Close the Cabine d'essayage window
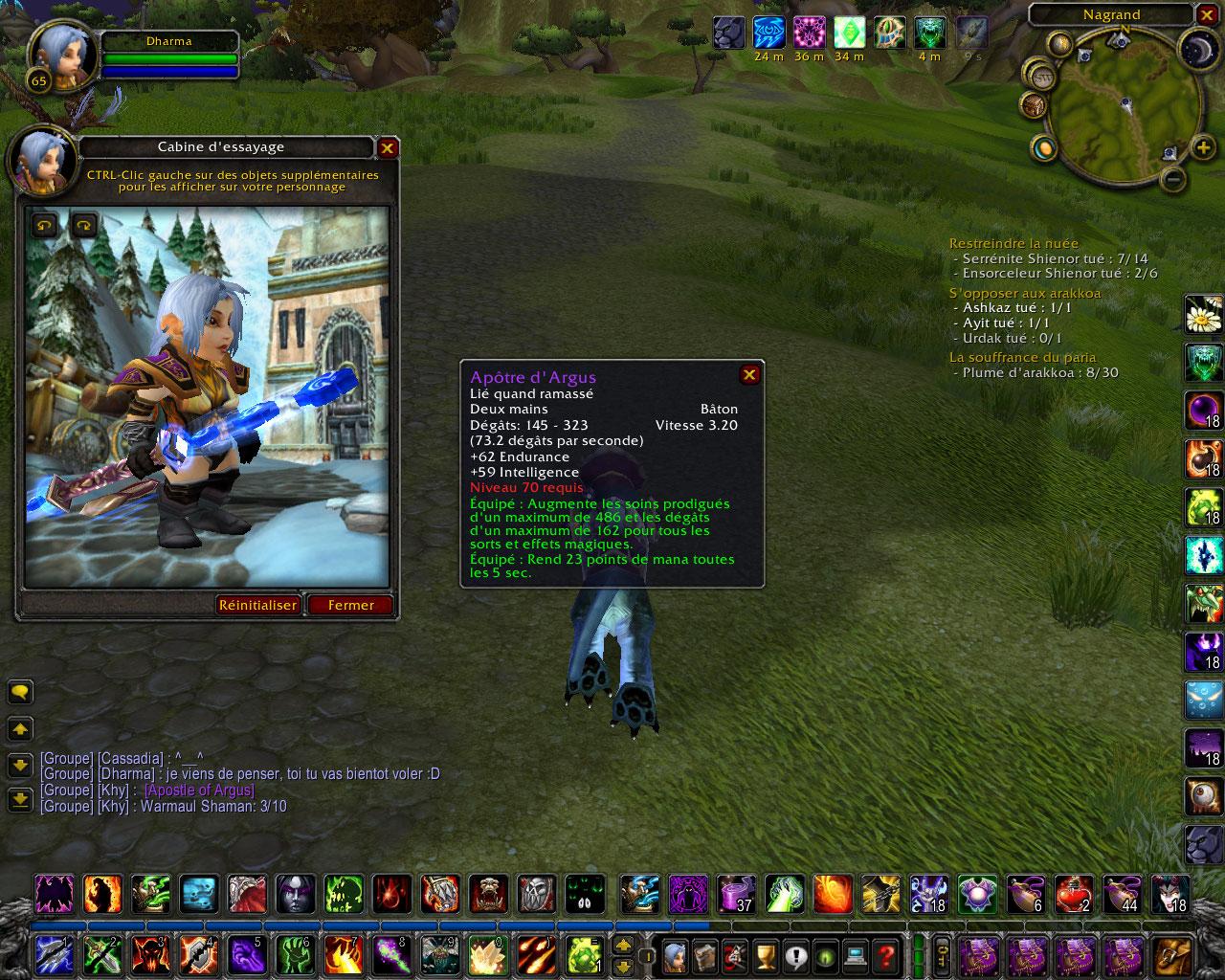The height and width of the screenshot is (980, 1225). (387, 147)
